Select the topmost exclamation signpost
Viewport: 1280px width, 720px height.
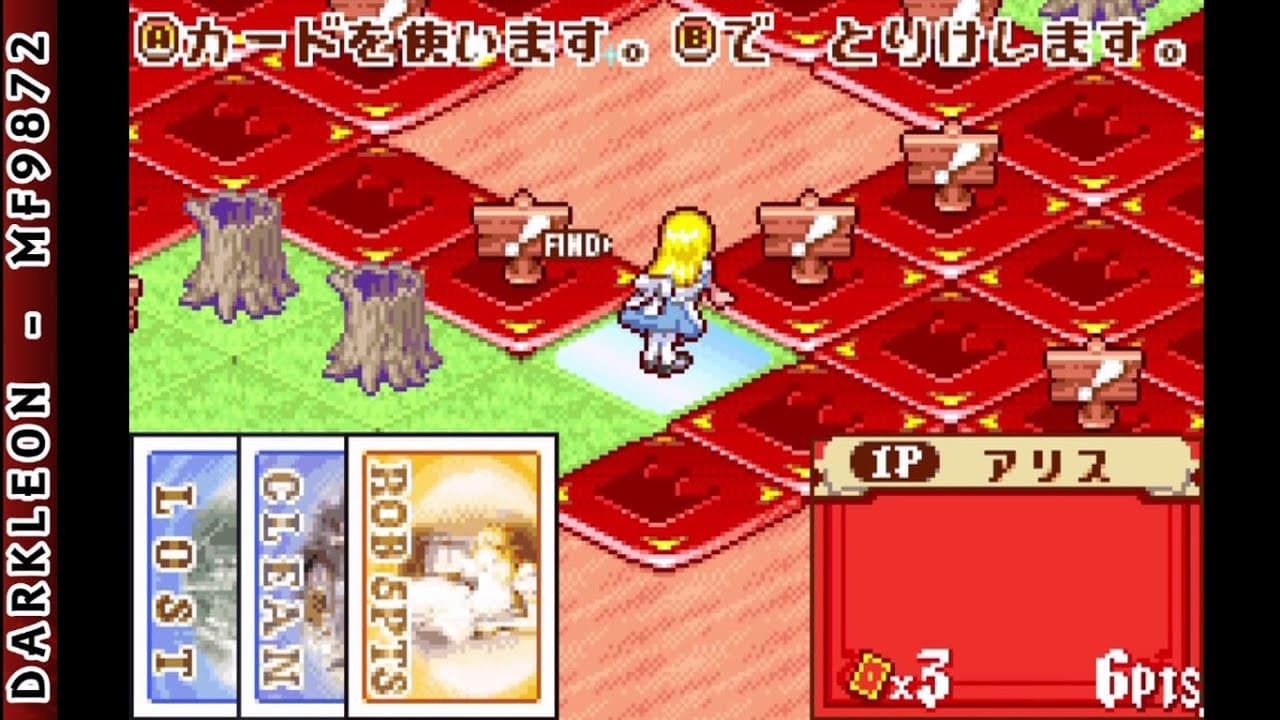(950, 160)
